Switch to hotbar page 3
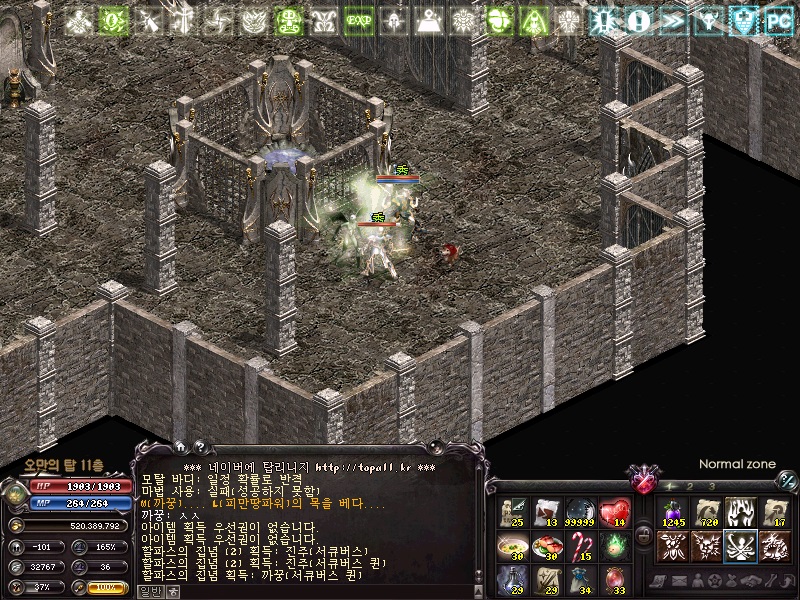Image resolution: width=800 pixels, height=600 pixels. [712, 486]
